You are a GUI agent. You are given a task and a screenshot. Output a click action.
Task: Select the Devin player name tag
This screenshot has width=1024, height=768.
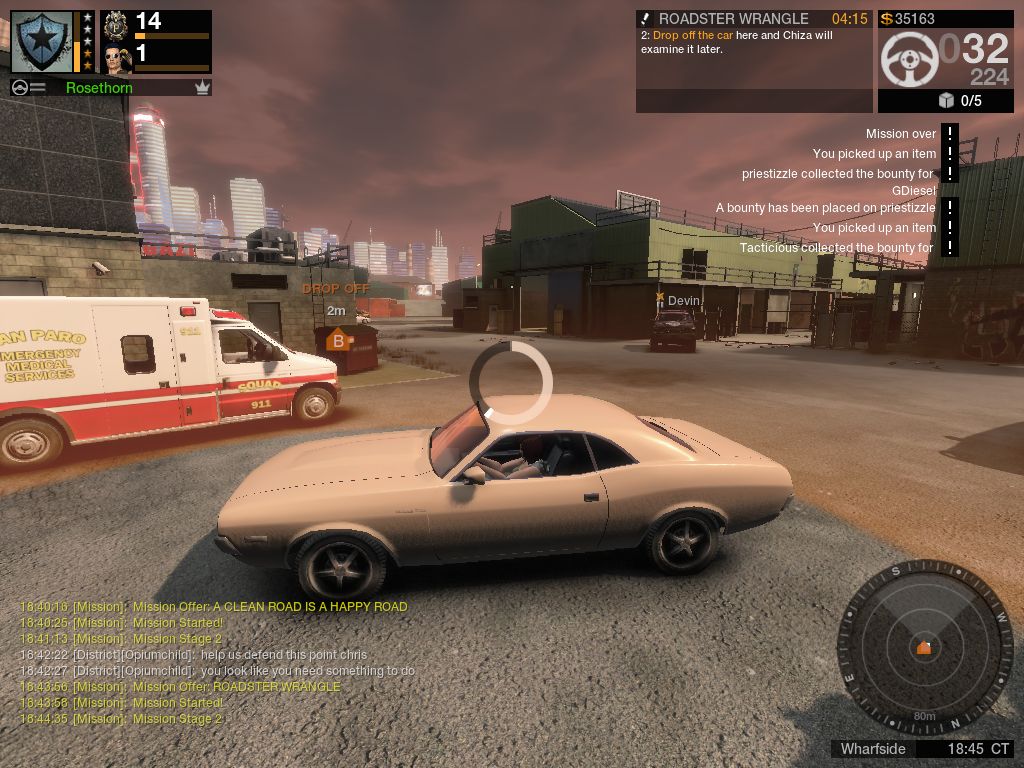point(683,301)
